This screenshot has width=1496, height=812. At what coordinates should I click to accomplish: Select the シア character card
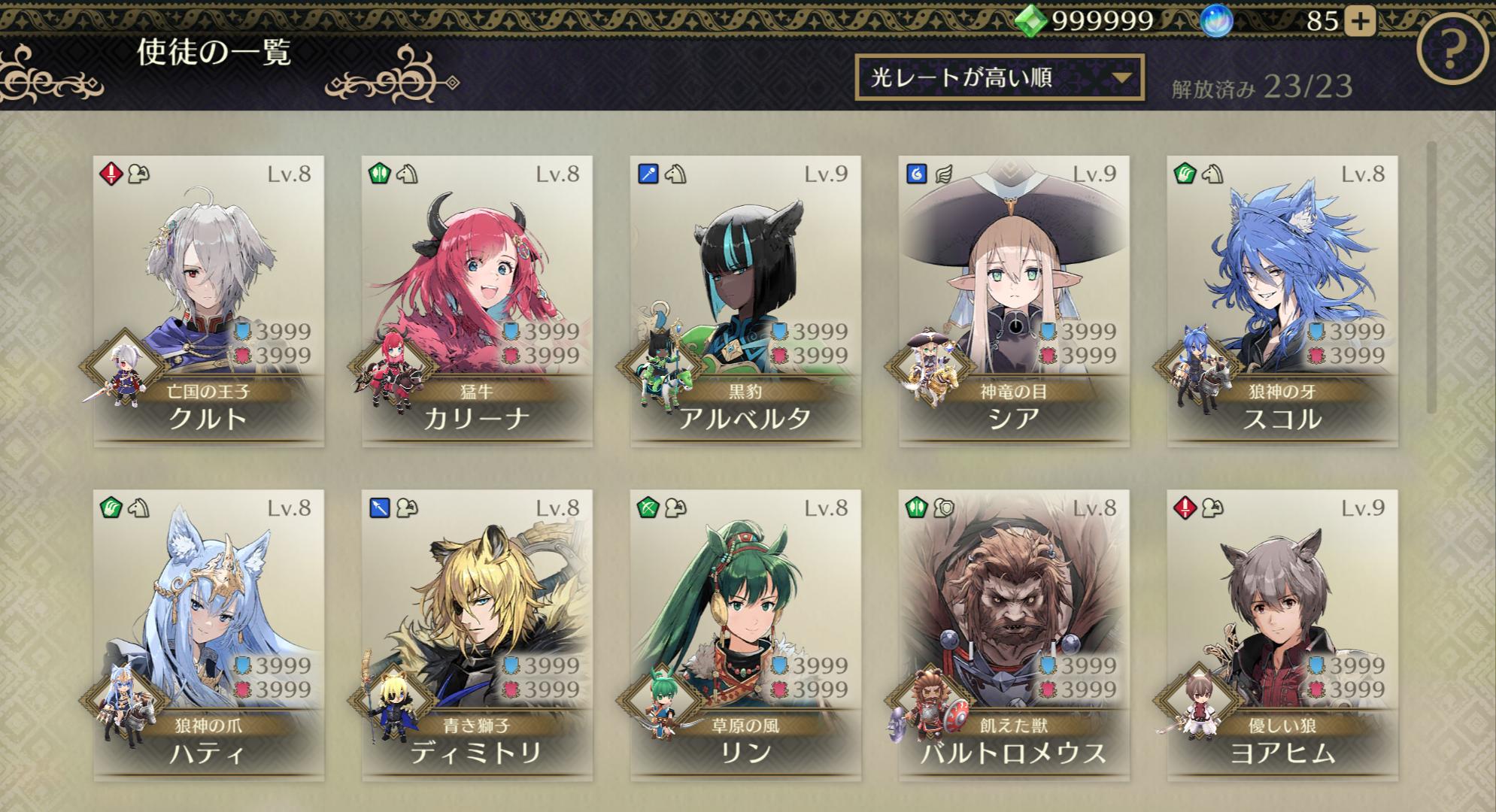click(1014, 301)
